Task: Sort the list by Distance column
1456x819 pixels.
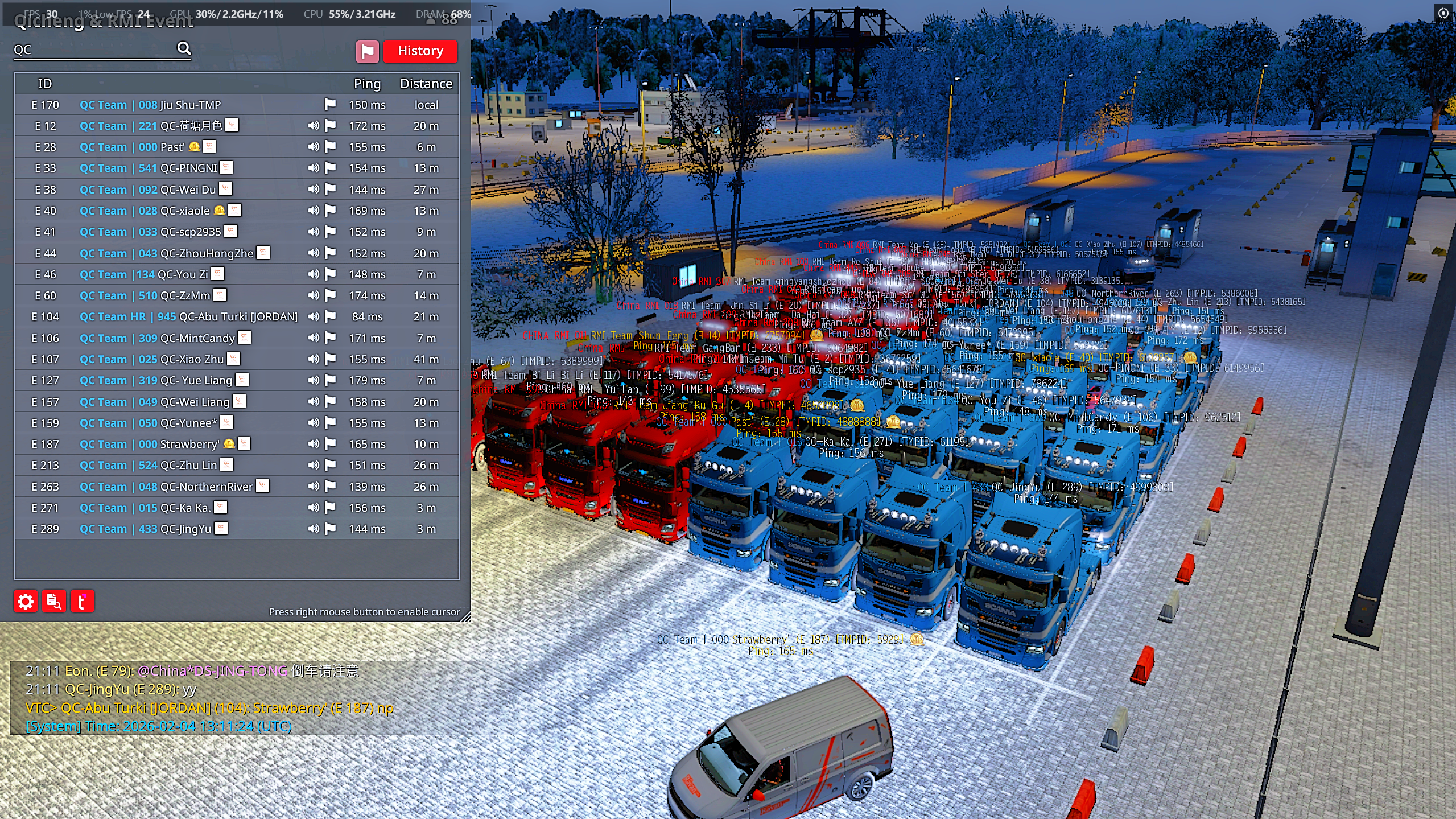Action: tap(426, 84)
